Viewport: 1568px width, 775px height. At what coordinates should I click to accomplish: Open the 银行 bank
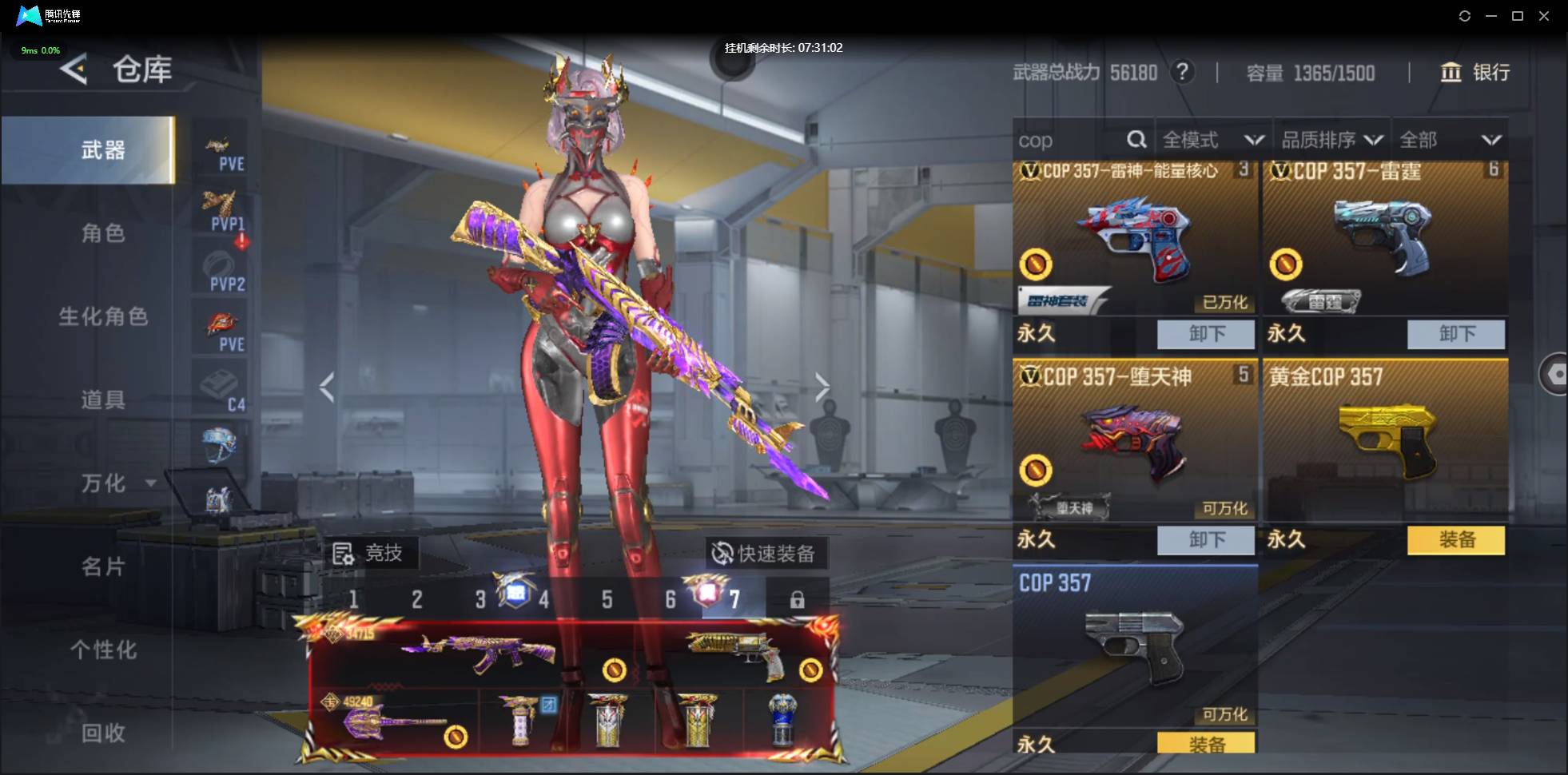tap(1474, 73)
